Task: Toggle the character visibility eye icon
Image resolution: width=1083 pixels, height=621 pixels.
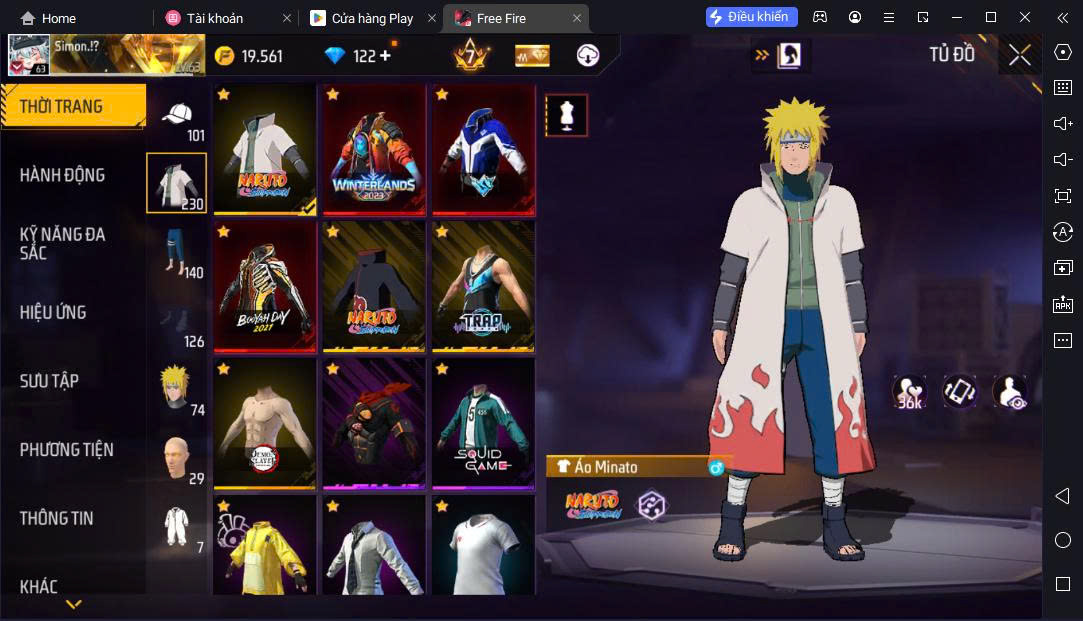Action: (1009, 393)
